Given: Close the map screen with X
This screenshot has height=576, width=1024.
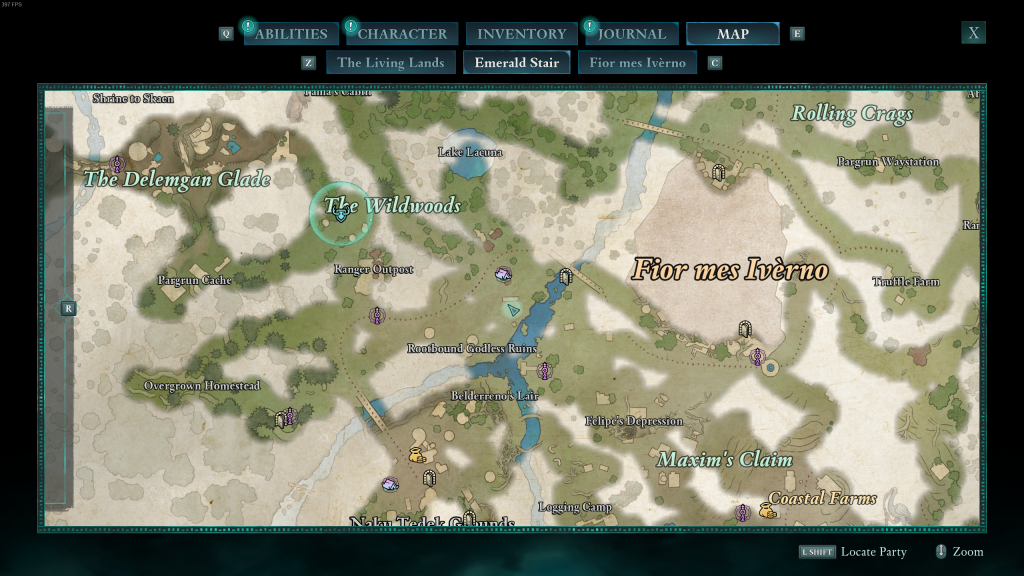Looking at the screenshot, I should [974, 33].
